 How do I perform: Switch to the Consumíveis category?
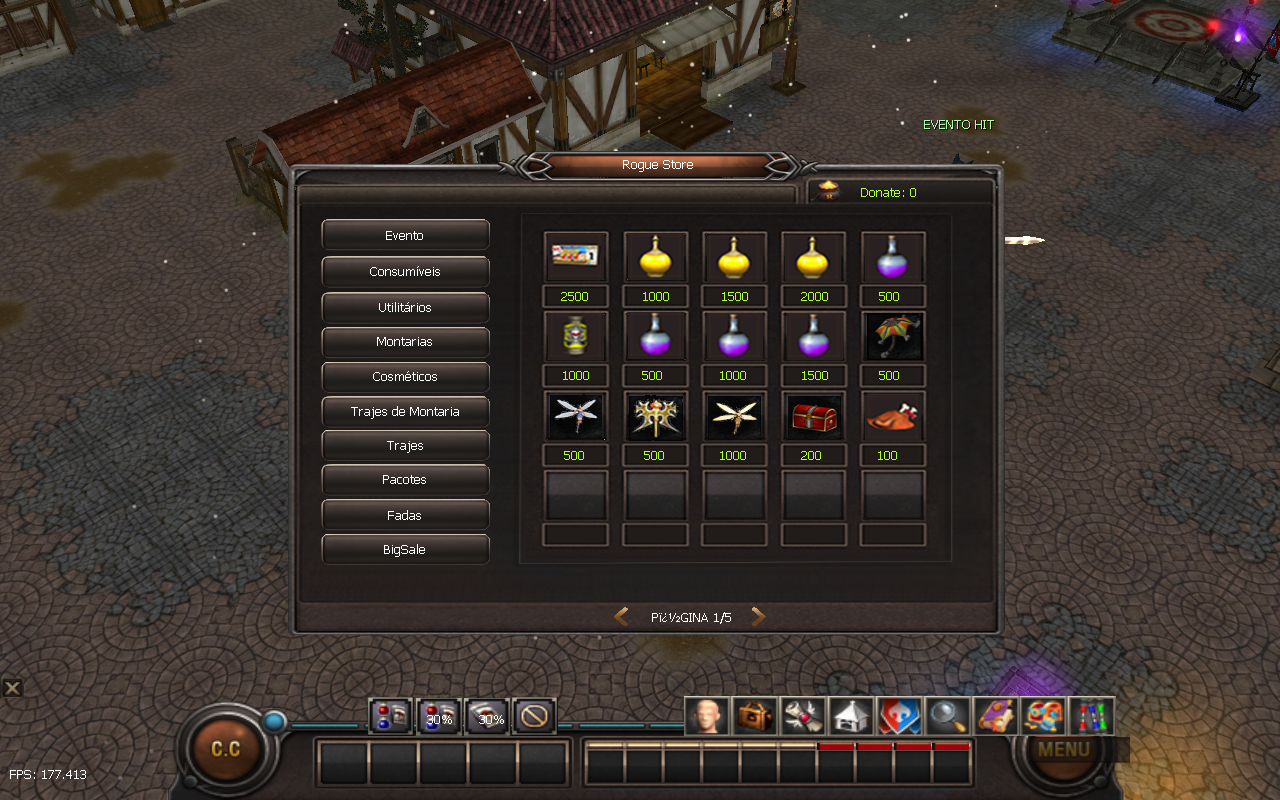tap(405, 271)
